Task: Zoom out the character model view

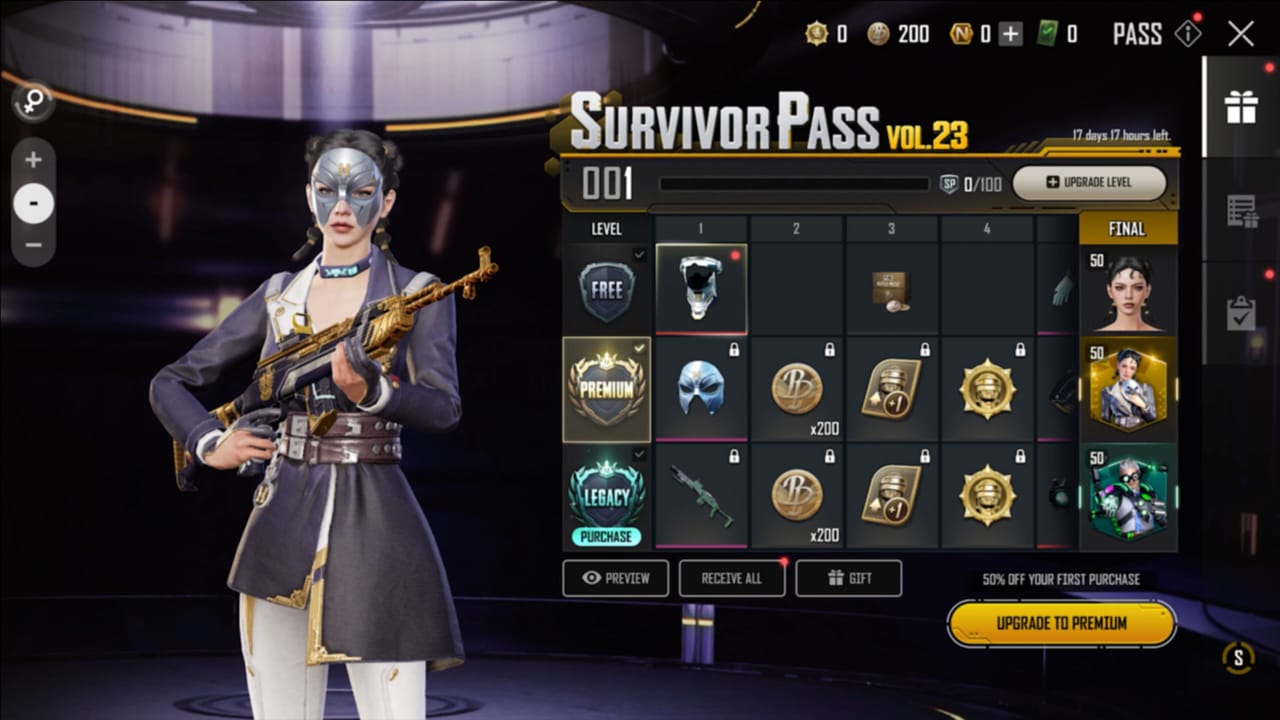Action: (34, 245)
